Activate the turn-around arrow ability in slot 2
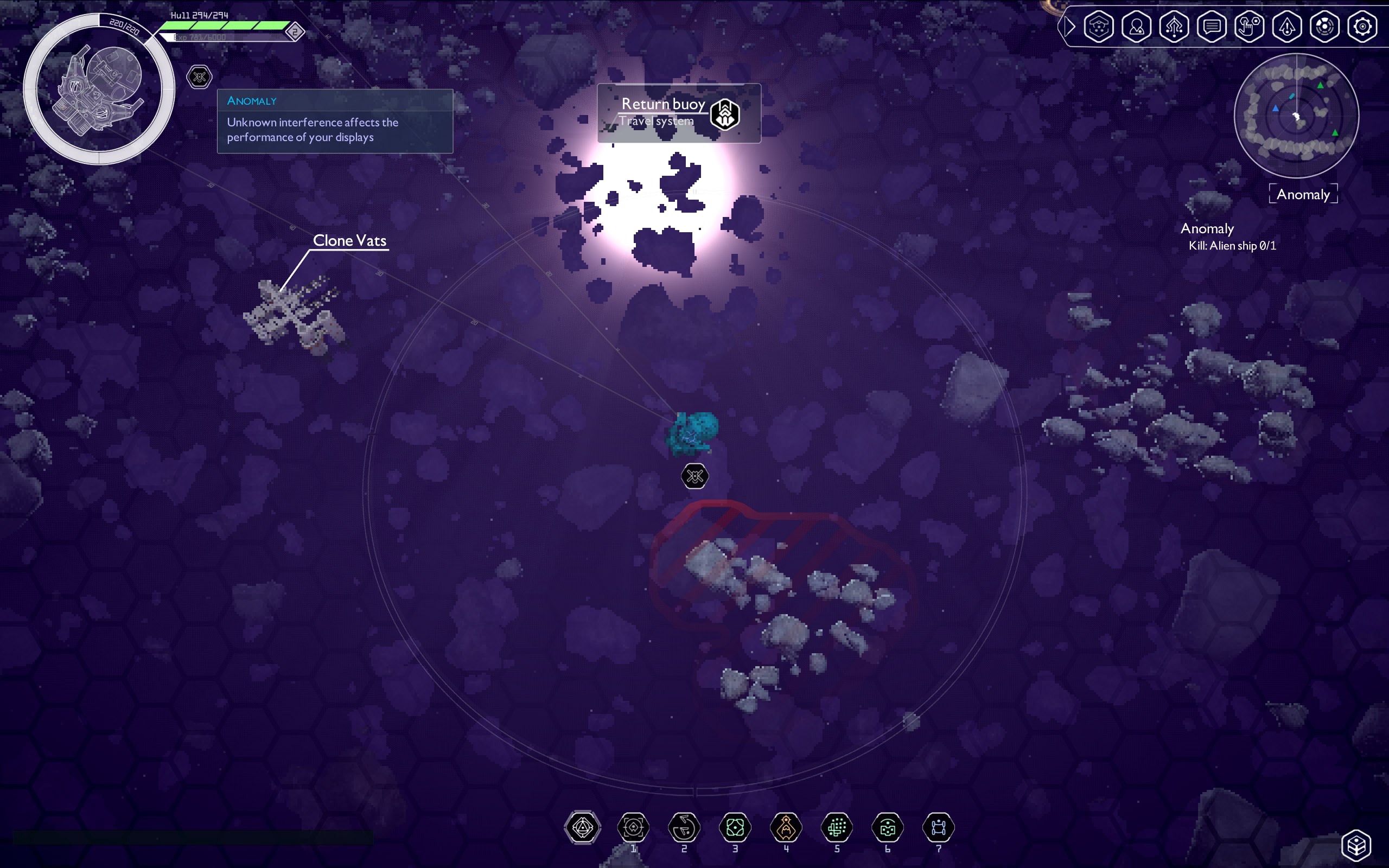The image size is (1389, 868). [x=684, y=827]
